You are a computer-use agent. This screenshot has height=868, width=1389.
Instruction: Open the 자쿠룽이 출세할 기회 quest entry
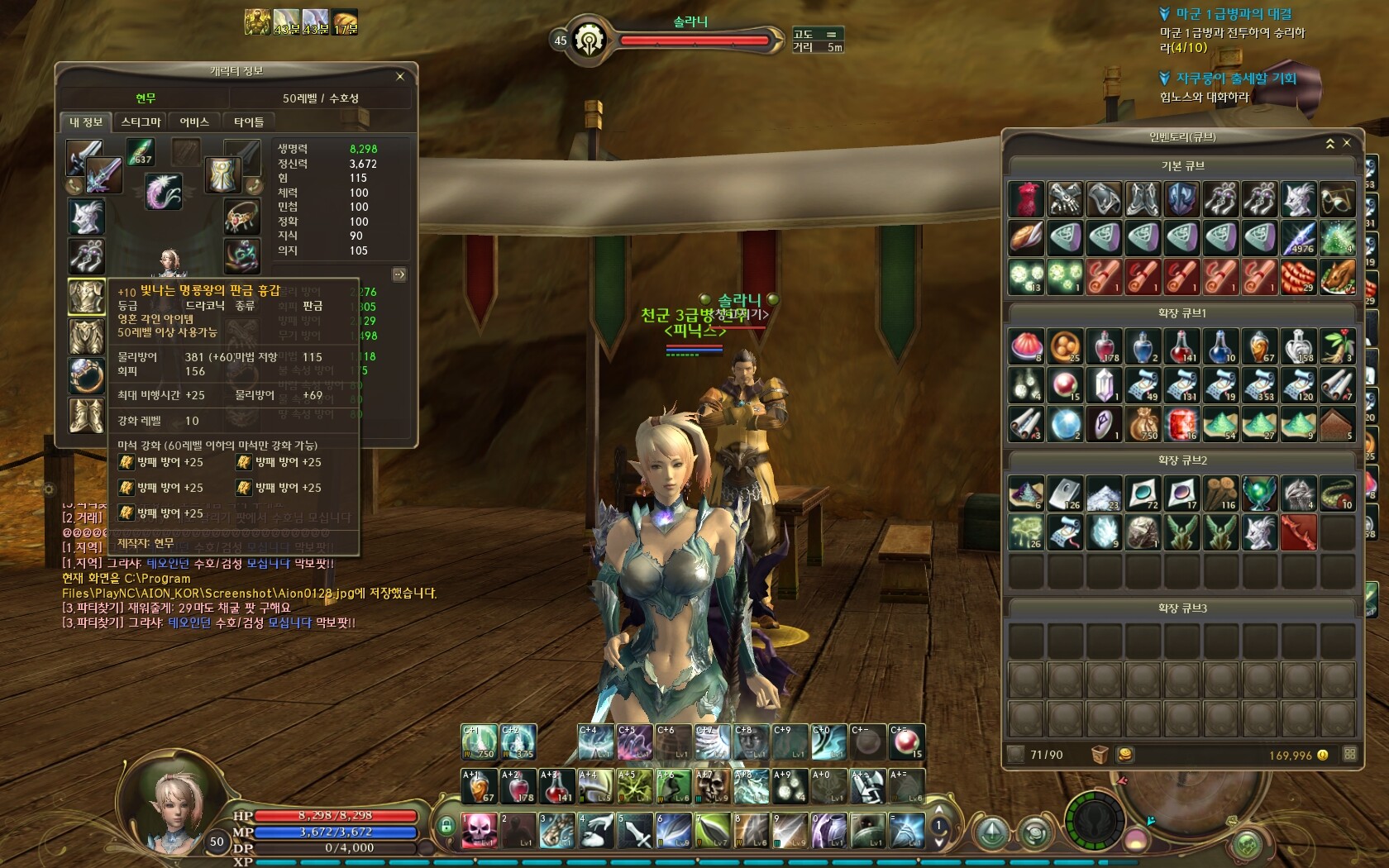(1235, 79)
